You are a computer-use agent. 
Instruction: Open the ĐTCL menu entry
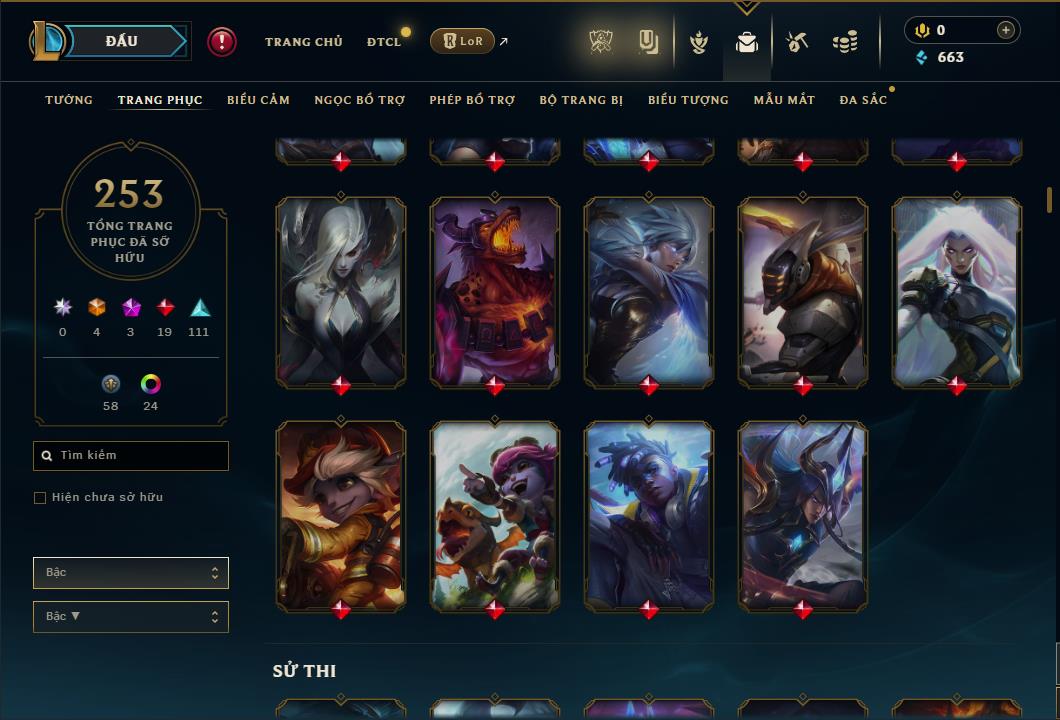coord(383,42)
